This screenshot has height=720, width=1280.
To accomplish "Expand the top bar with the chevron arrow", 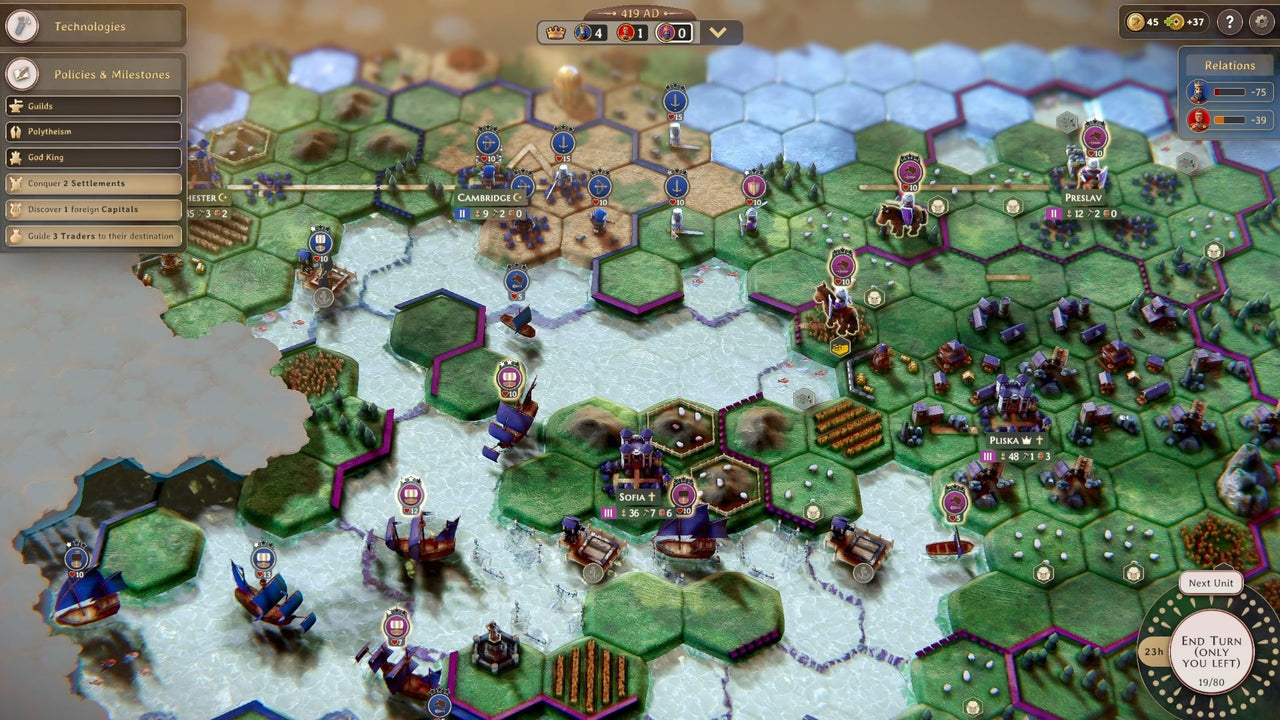I will pos(718,31).
